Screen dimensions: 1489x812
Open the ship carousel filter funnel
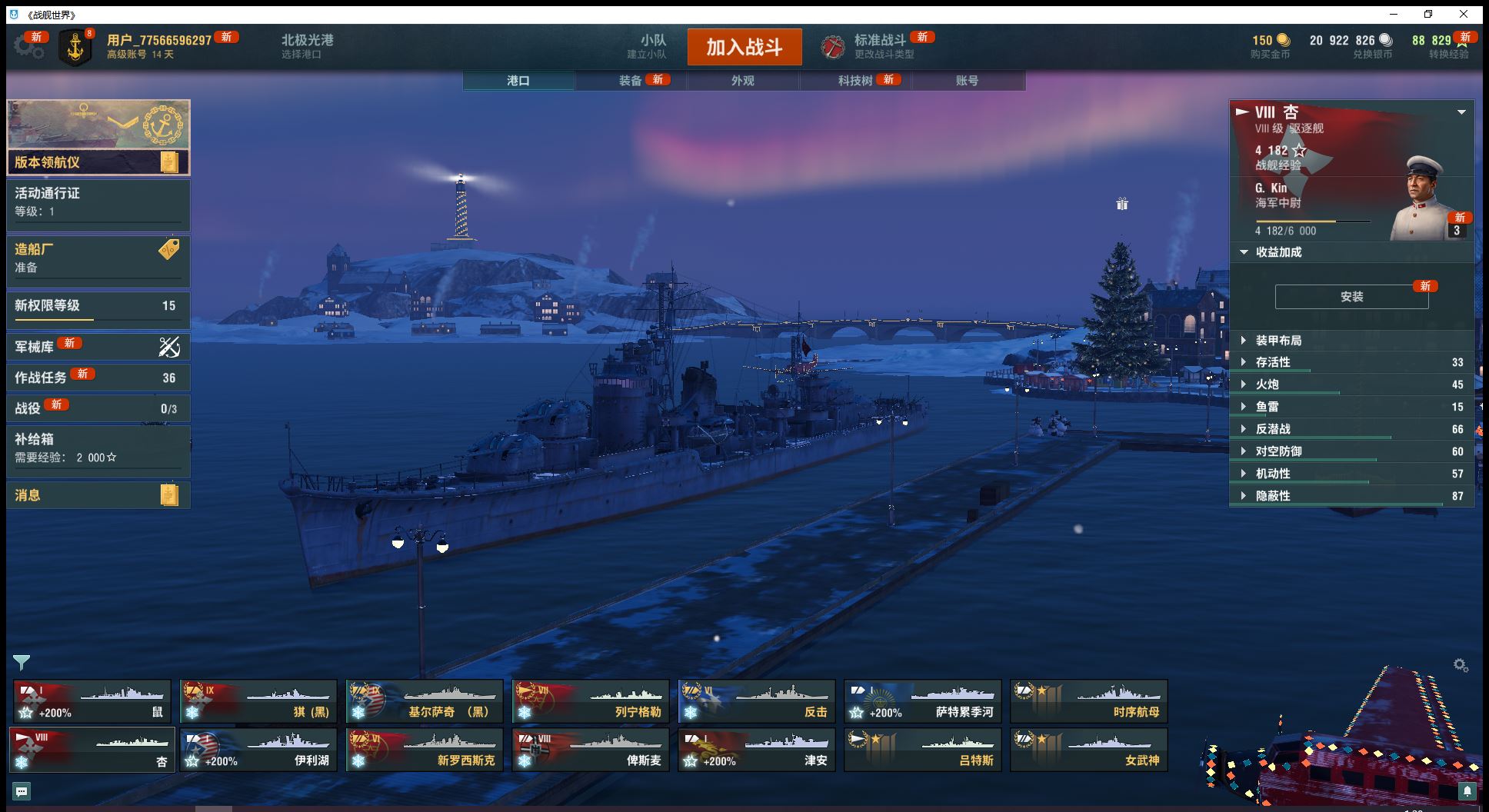click(22, 662)
